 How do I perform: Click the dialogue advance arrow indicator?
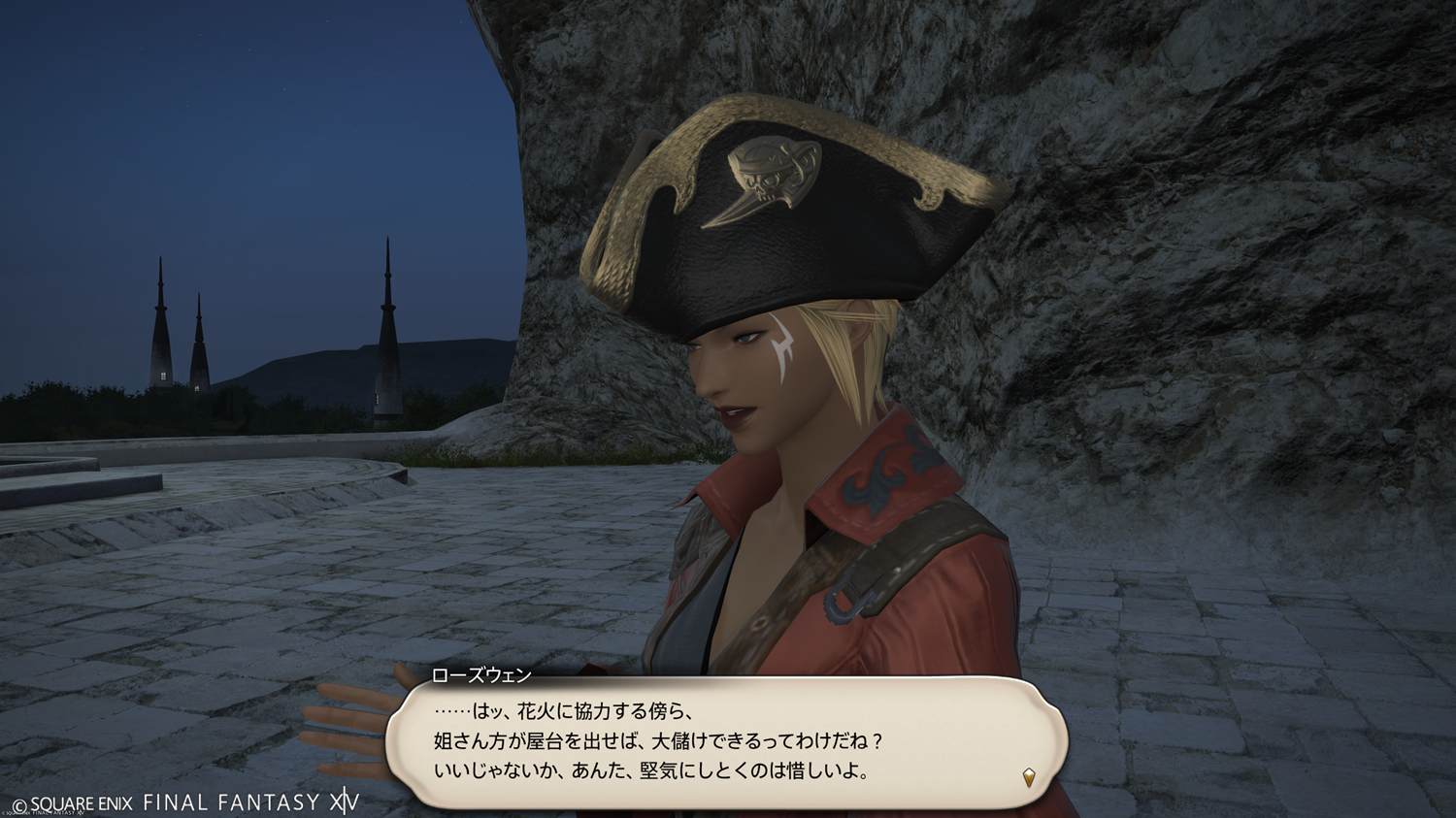(x=1029, y=776)
